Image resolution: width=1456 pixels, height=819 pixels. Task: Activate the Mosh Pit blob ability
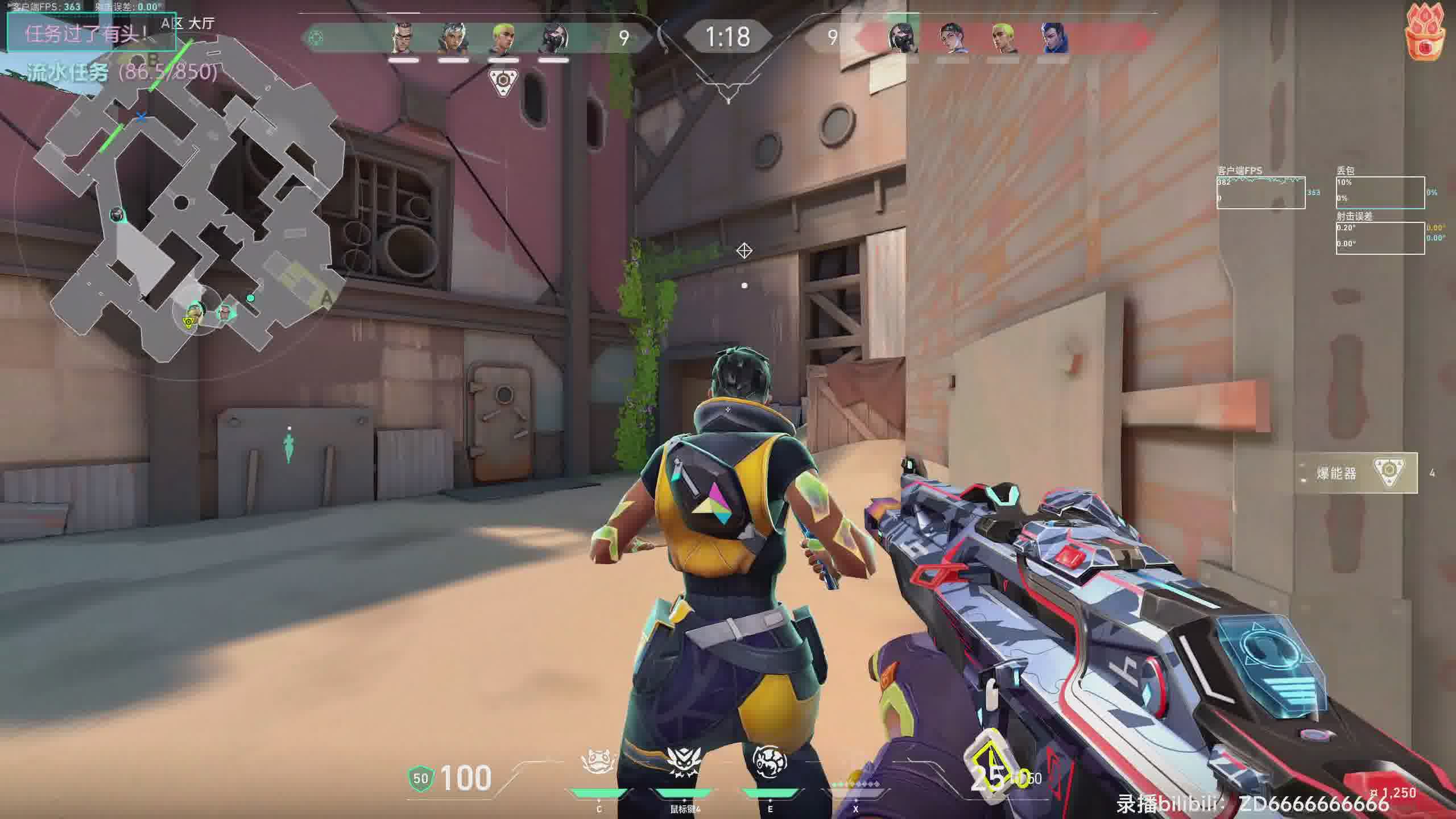point(598,762)
